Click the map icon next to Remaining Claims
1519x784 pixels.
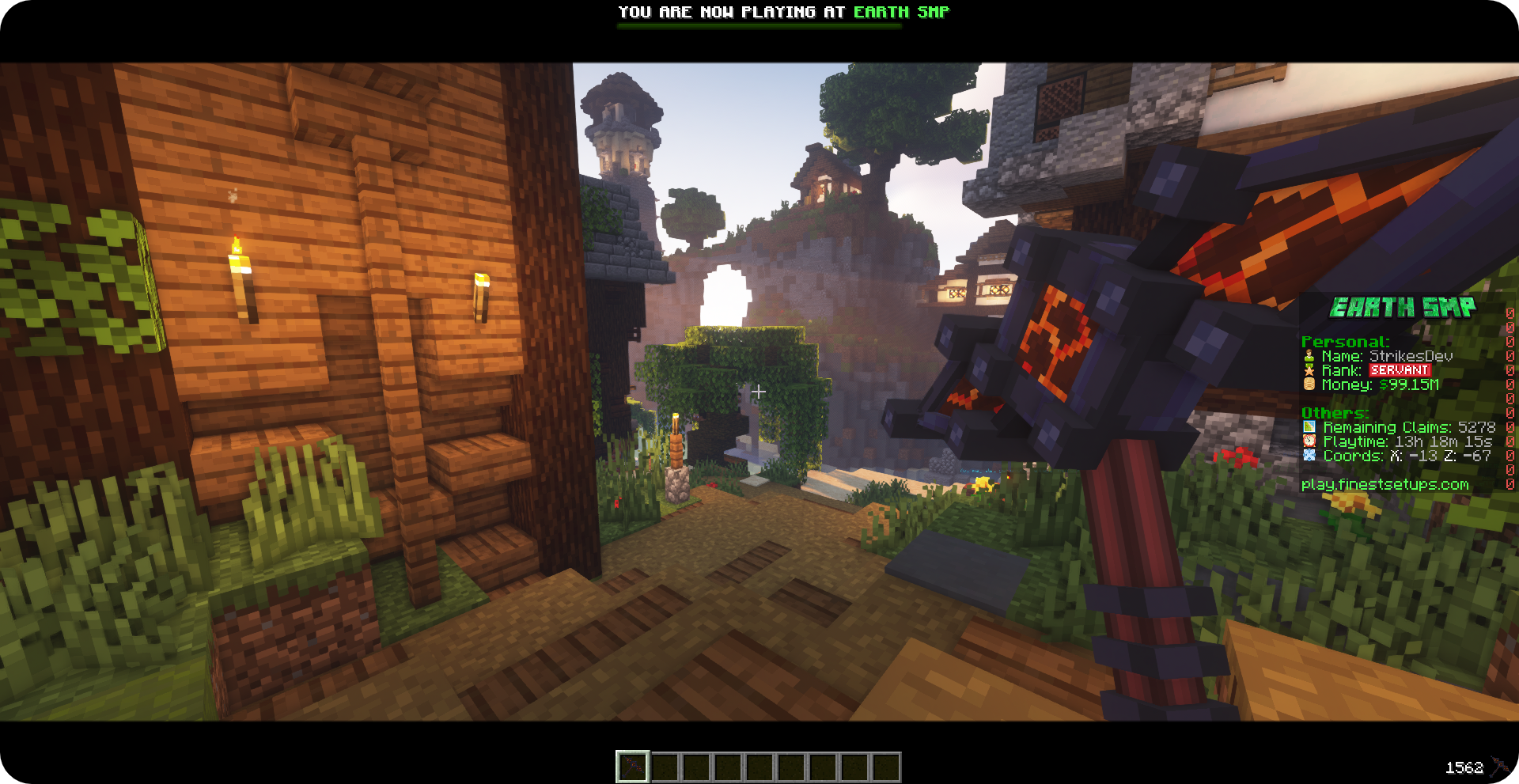coord(1309,427)
